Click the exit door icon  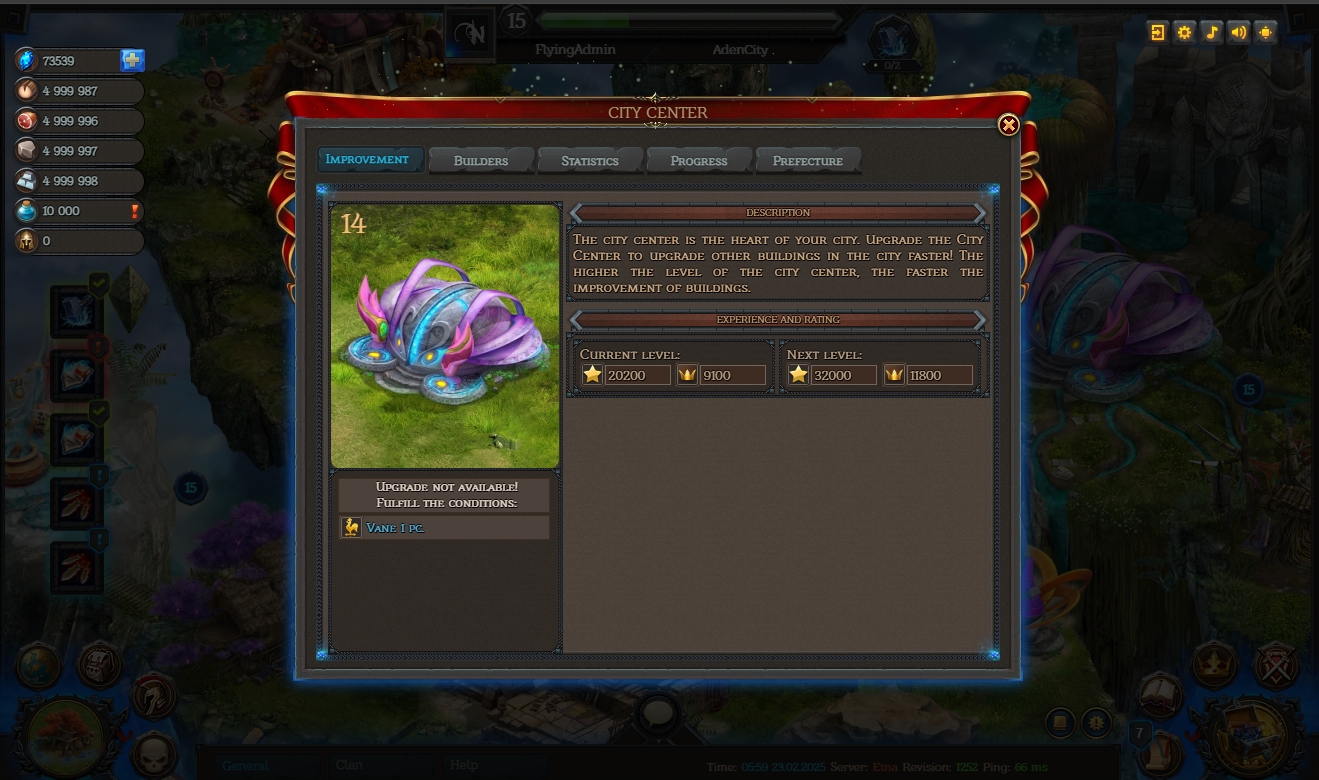[x=1158, y=32]
